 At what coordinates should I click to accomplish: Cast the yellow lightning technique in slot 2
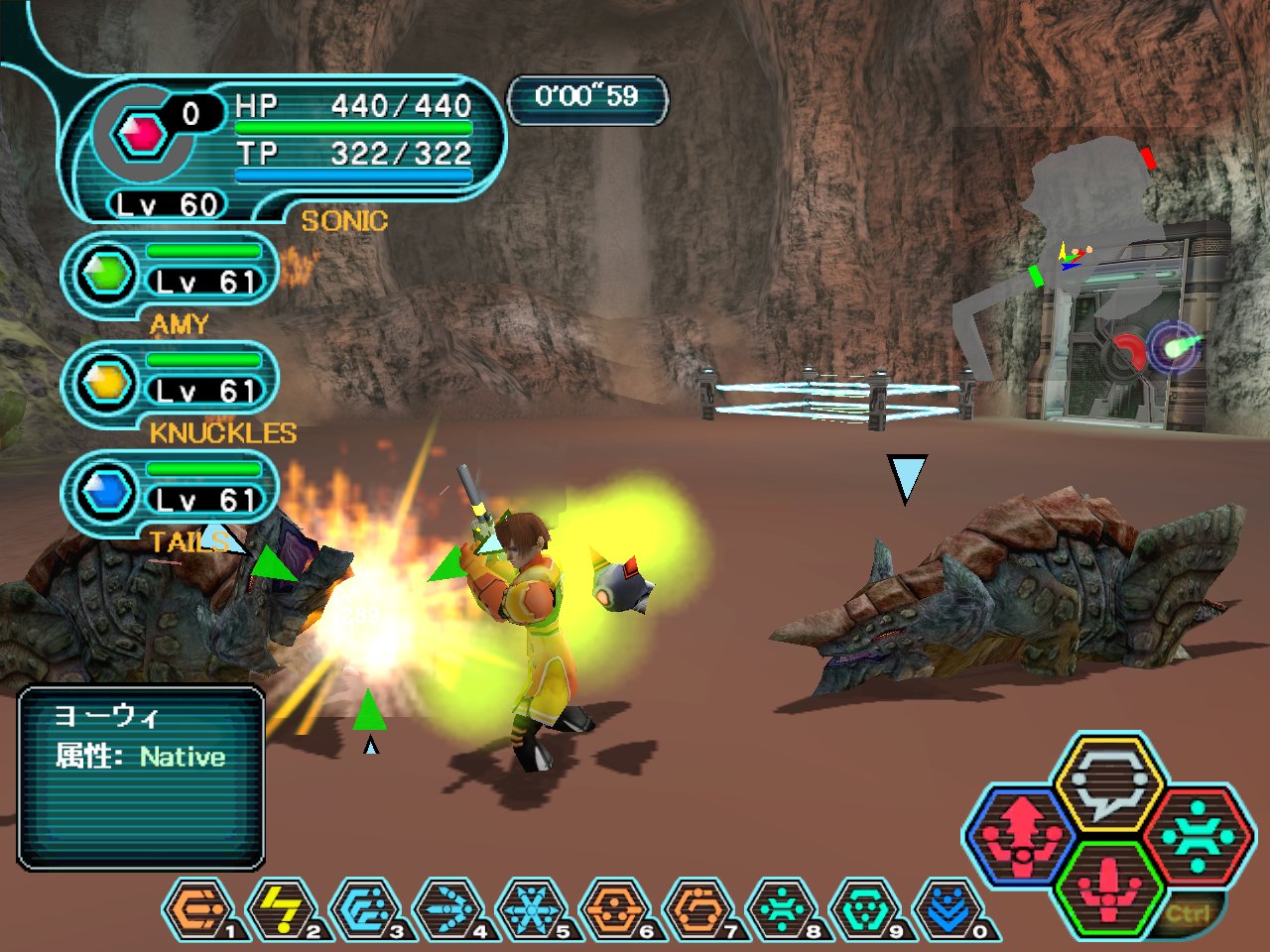[x=282, y=909]
